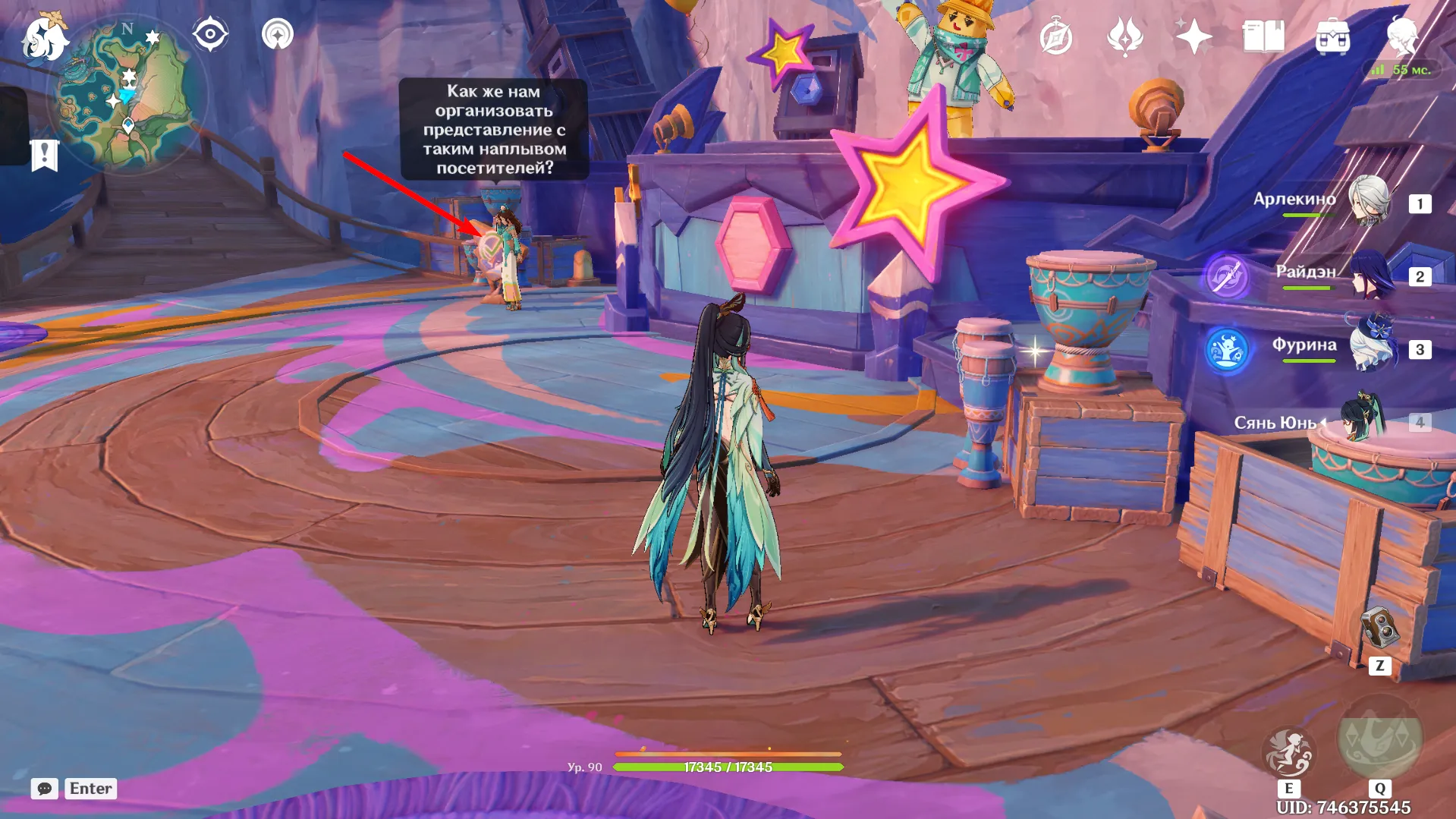This screenshot has width=1456, height=819.
Task: Open the Paimon main menu
Action: [x=43, y=38]
